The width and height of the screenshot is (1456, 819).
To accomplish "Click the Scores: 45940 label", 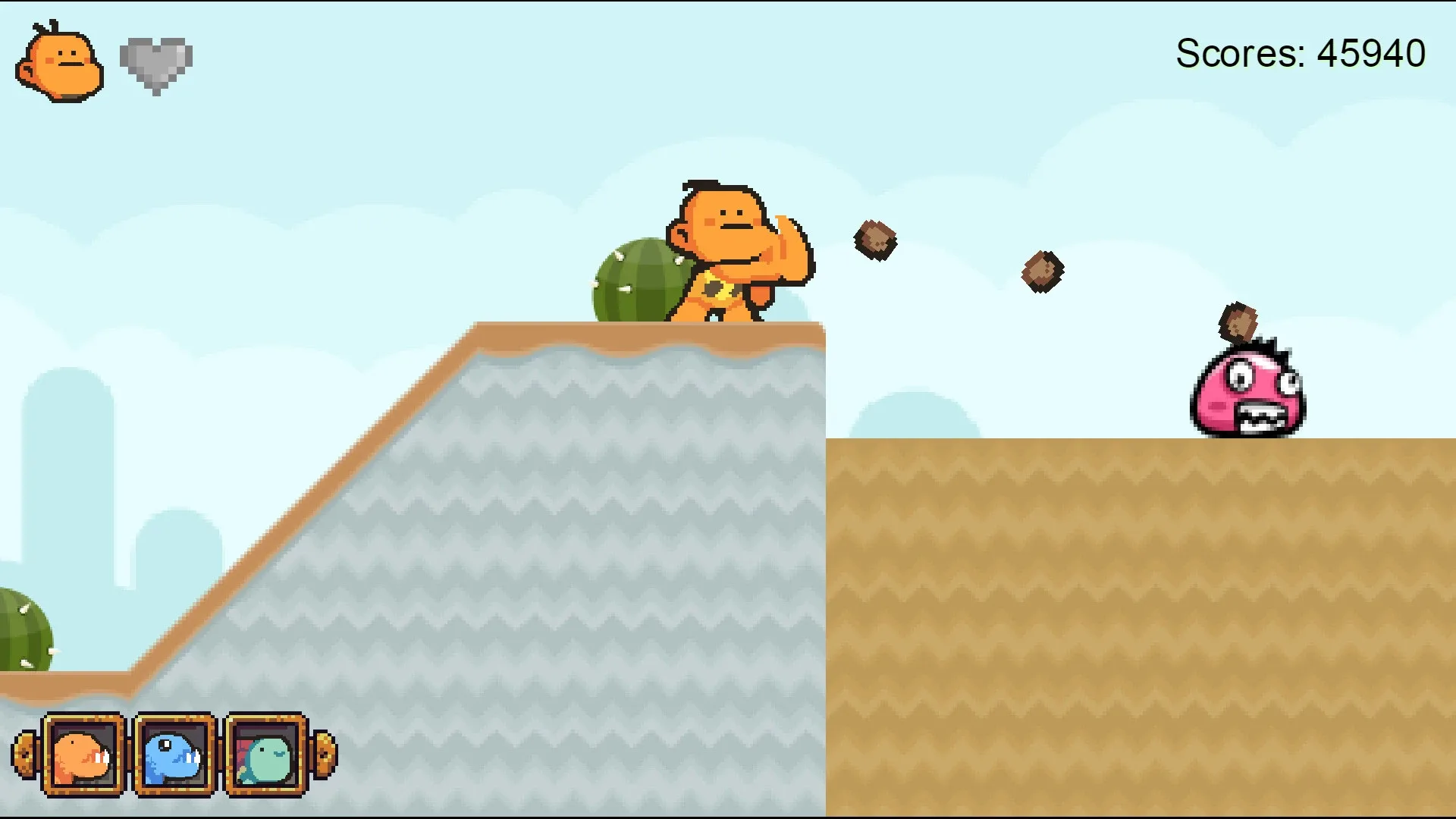I will pyautogui.click(x=1301, y=52).
